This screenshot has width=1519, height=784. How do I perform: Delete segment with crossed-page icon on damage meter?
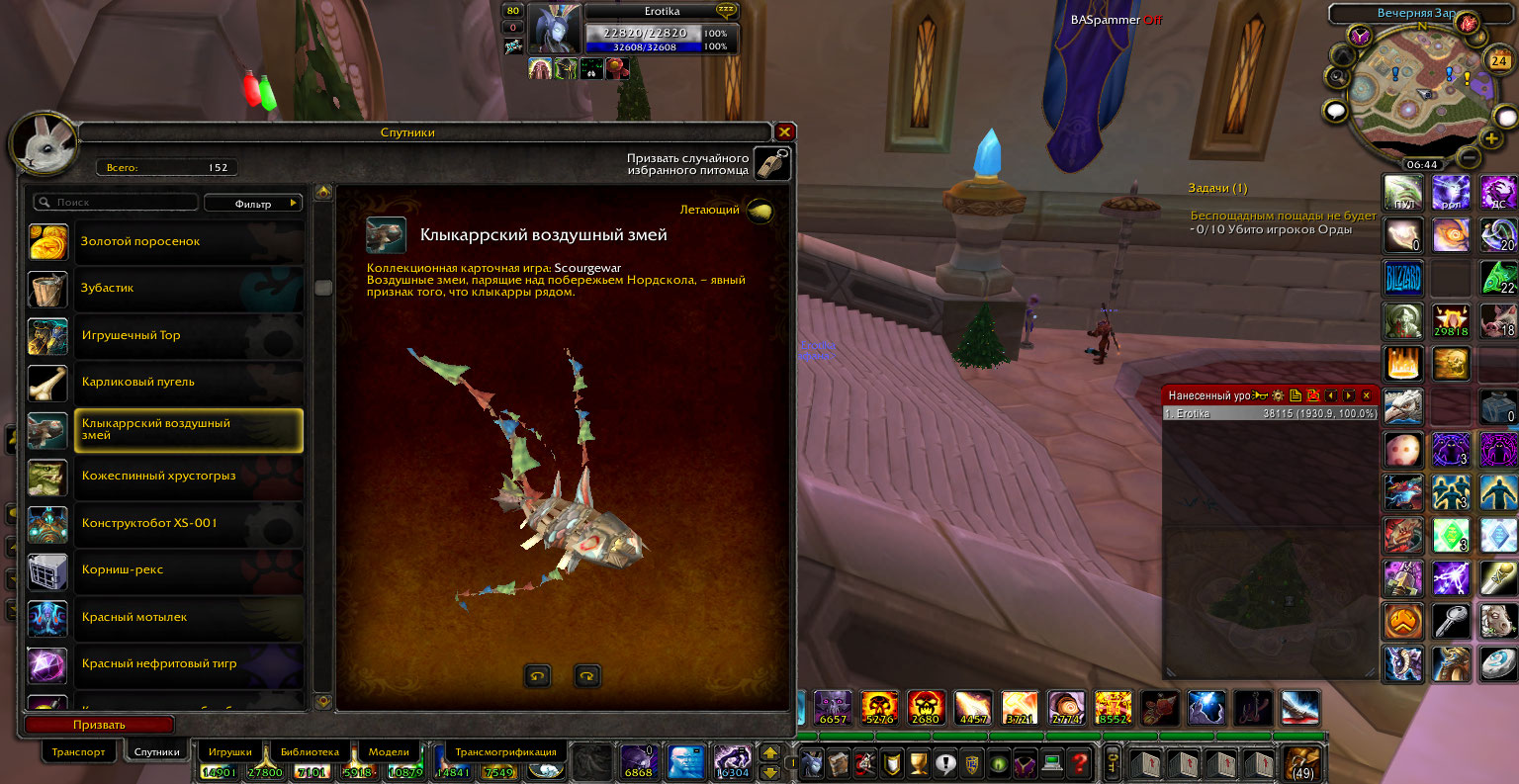(x=1313, y=394)
